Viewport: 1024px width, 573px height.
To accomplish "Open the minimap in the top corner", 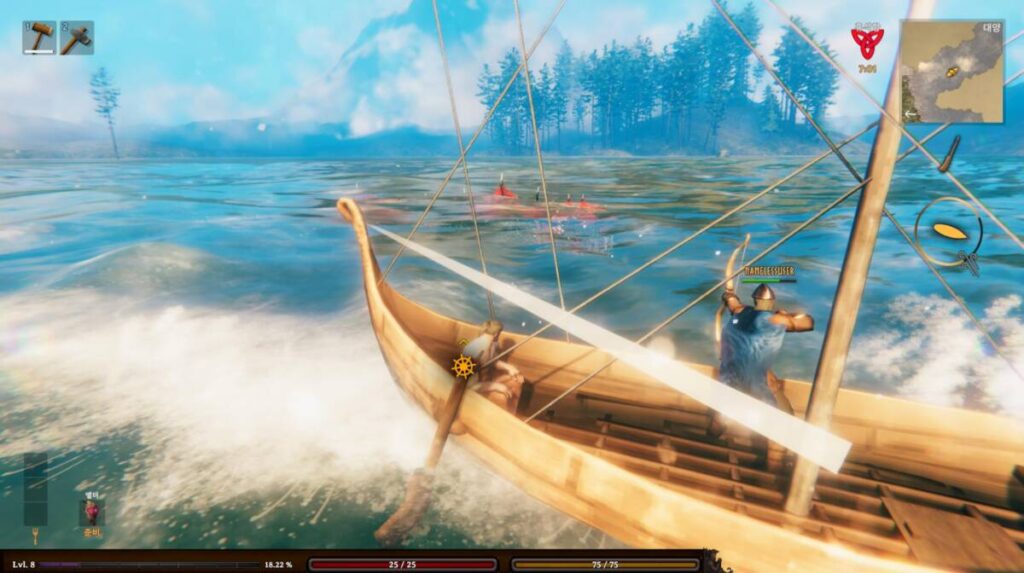I will pos(951,71).
